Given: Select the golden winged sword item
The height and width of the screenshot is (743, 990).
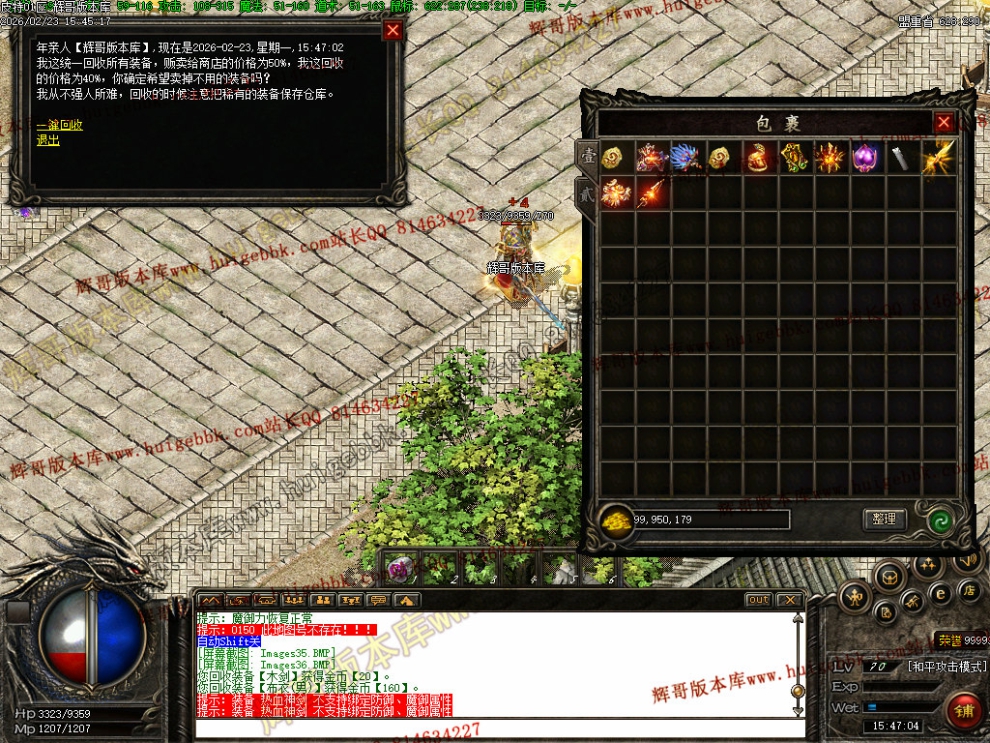Looking at the screenshot, I should [937, 158].
